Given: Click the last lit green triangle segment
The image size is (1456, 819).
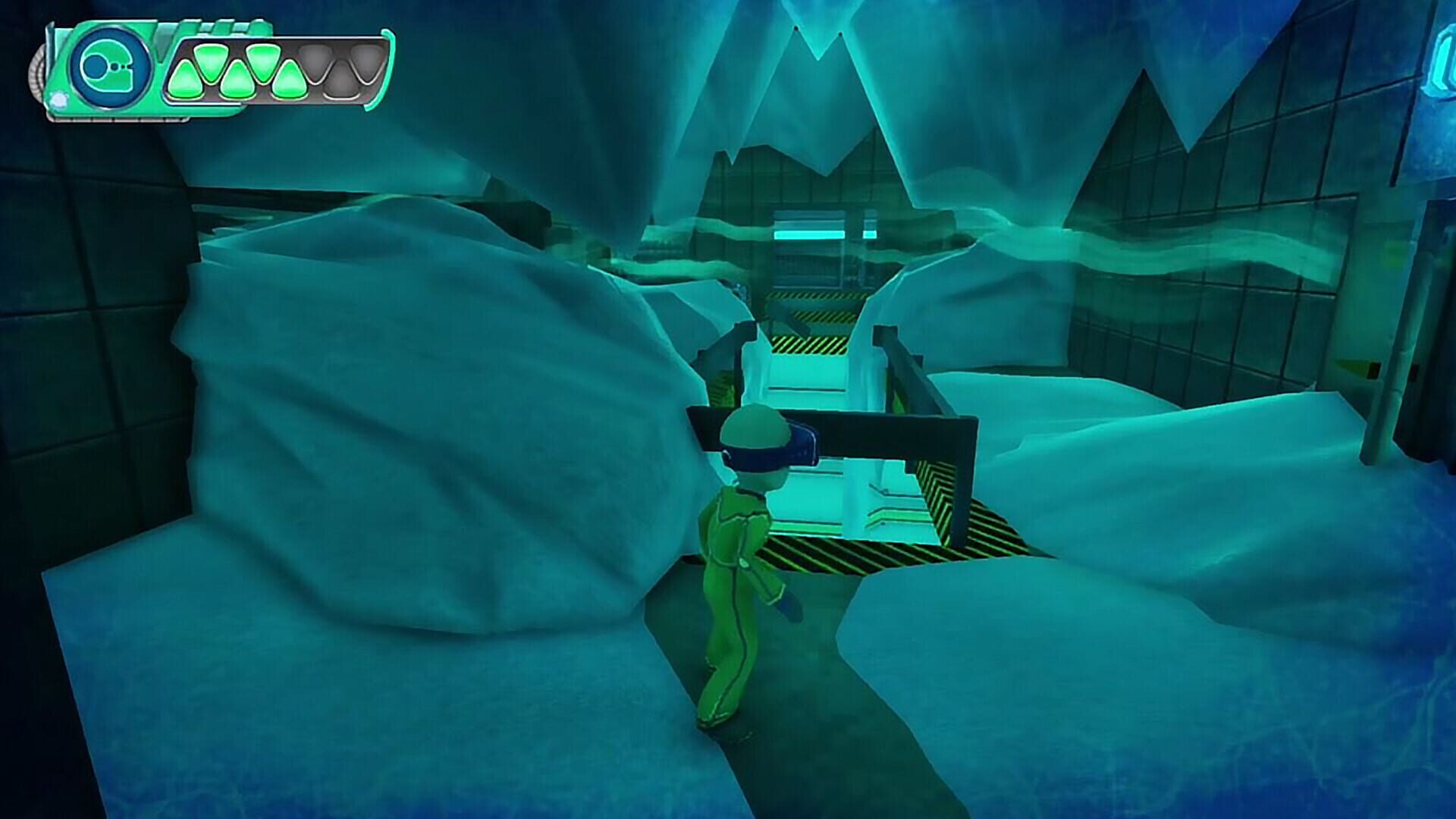Looking at the screenshot, I should tap(288, 80).
